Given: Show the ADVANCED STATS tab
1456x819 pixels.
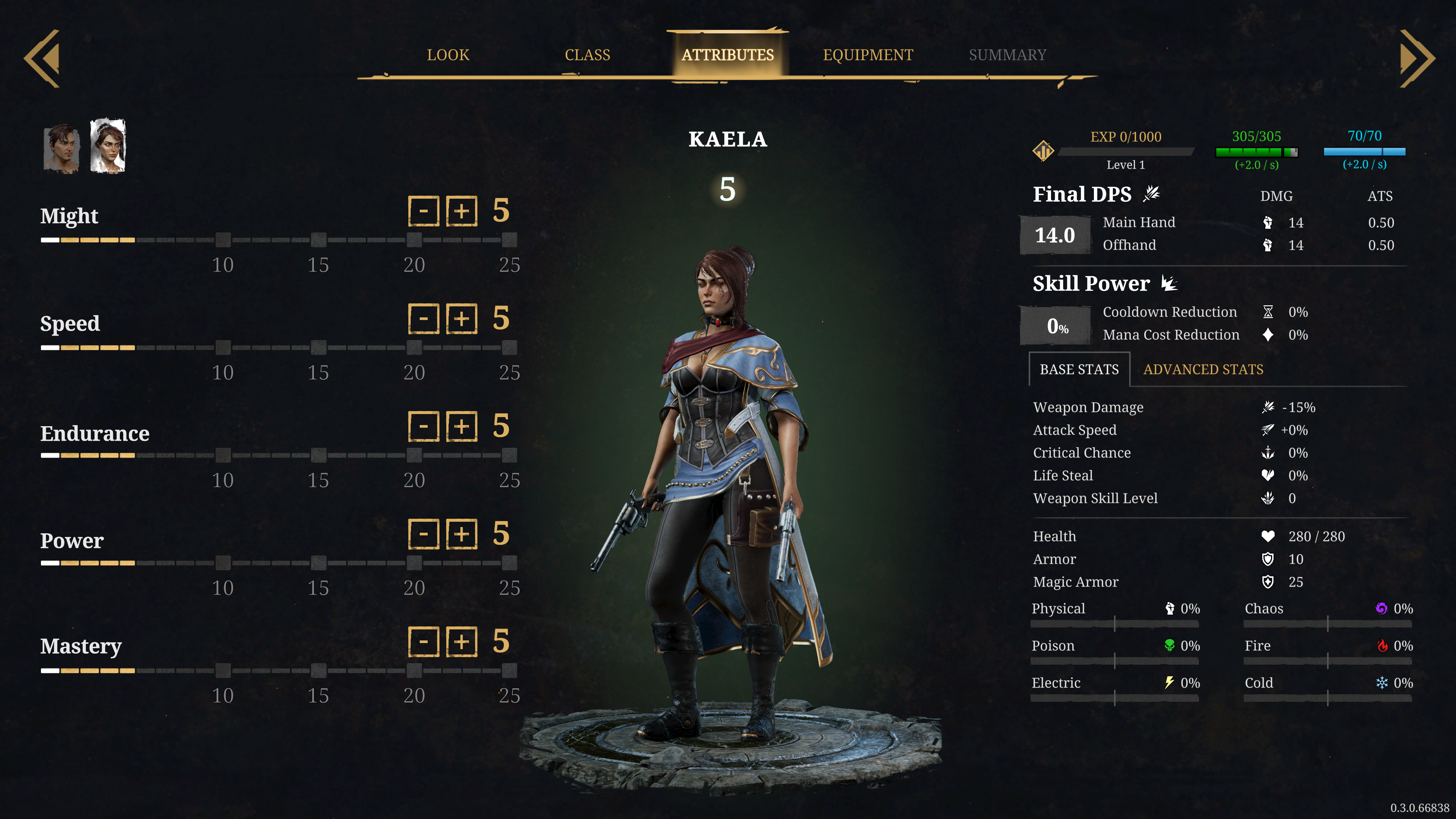Looking at the screenshot, I should coord(1203,370).
